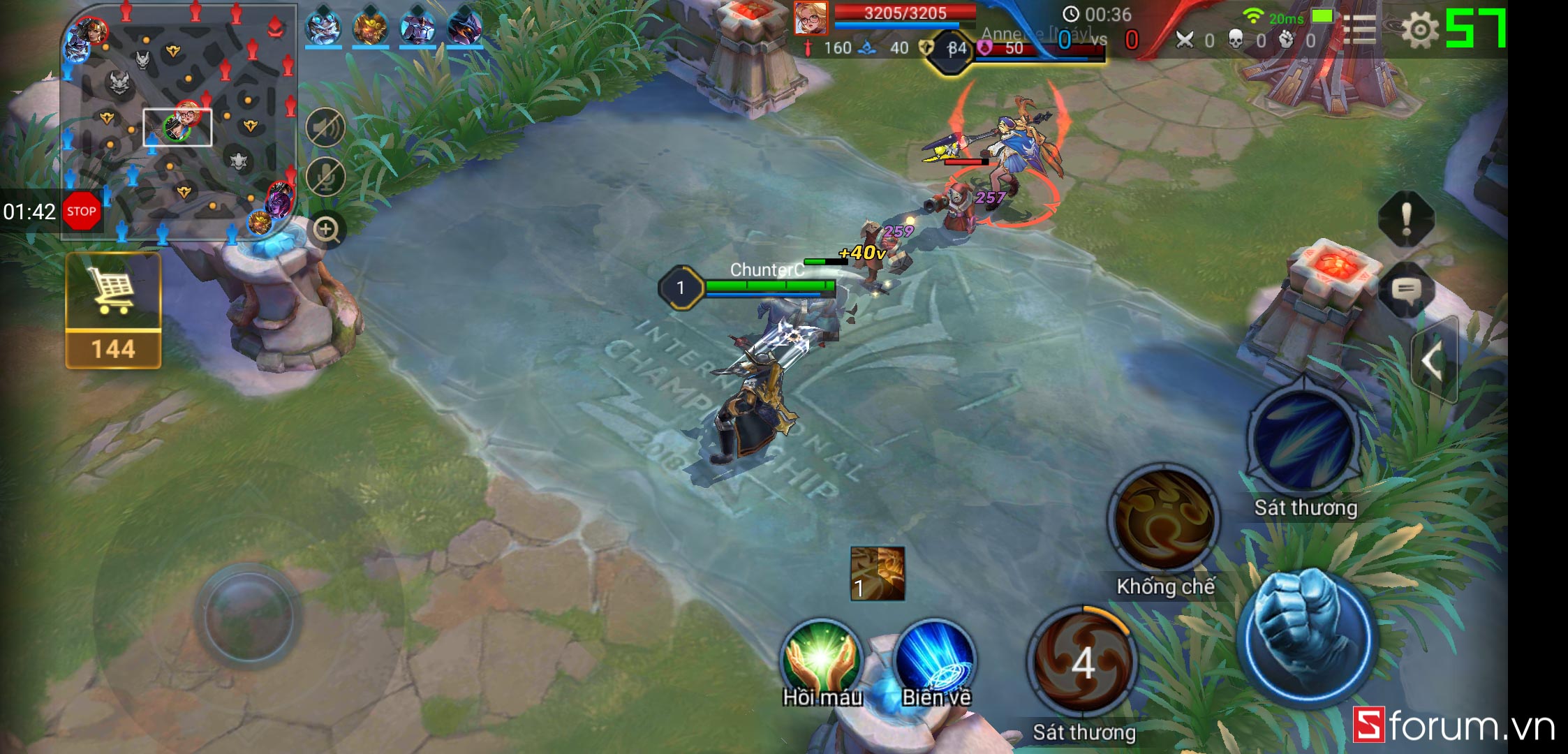The height and width of the screenshot is (754, 1568).
Task: Stop the screen recording with the red STOP button
Action: [82, 211]
